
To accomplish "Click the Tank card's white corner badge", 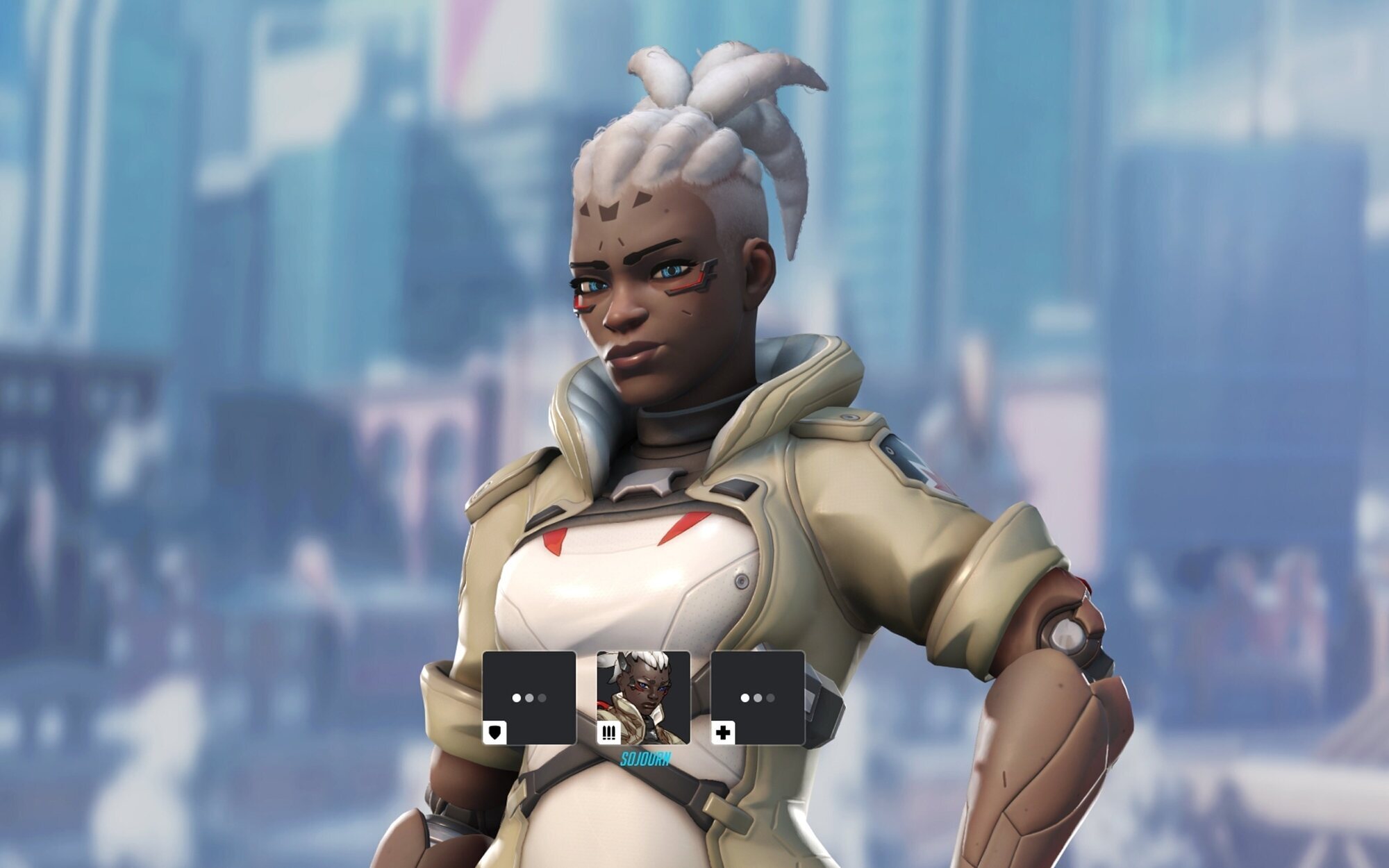I will [494, 733].
